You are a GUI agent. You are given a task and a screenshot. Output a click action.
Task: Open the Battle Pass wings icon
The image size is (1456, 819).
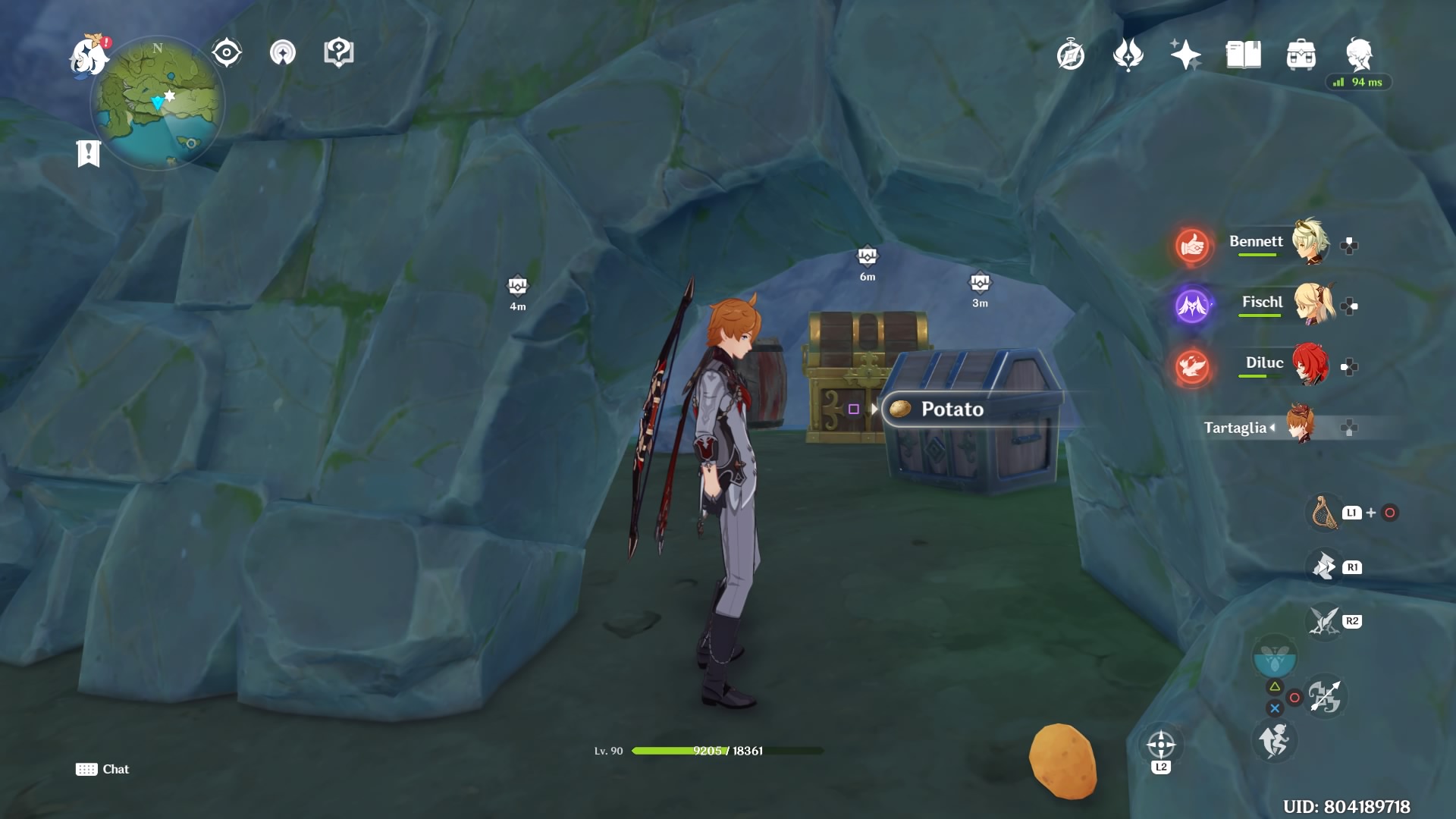pyautogui.click(x=1128, y=55)
